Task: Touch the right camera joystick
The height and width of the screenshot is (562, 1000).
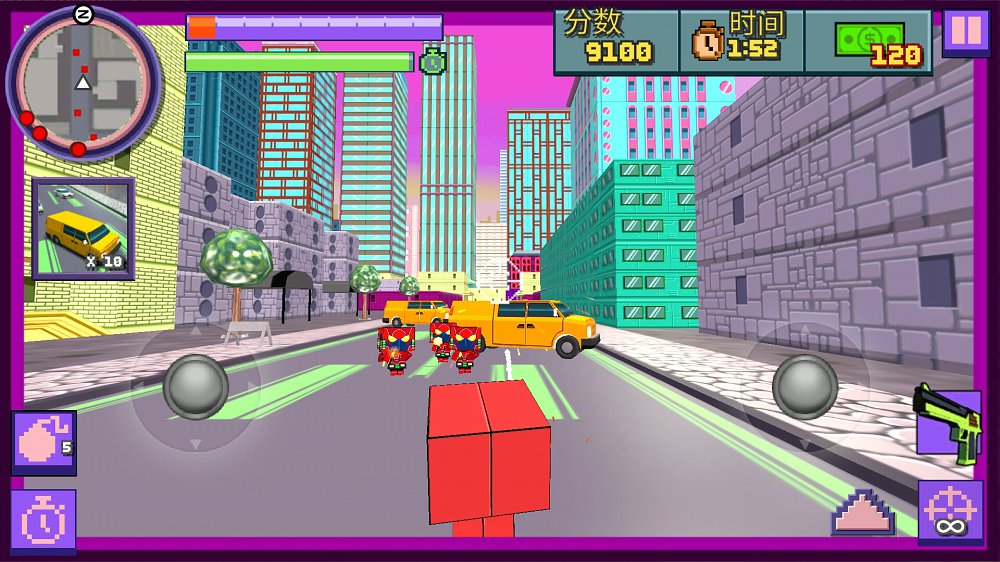Action: (x=805, y=386)
